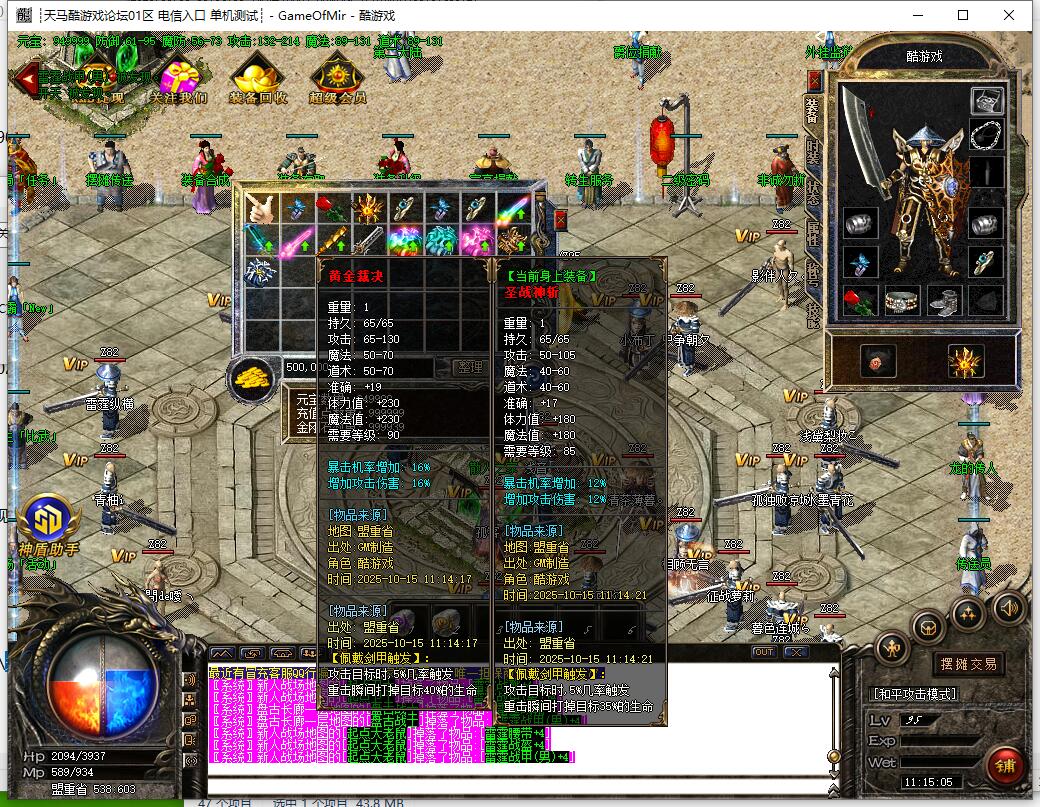This screenshot has width=1040, height=807.
Task: Select the red rose item in bag
Action: [x=332, y=208]
